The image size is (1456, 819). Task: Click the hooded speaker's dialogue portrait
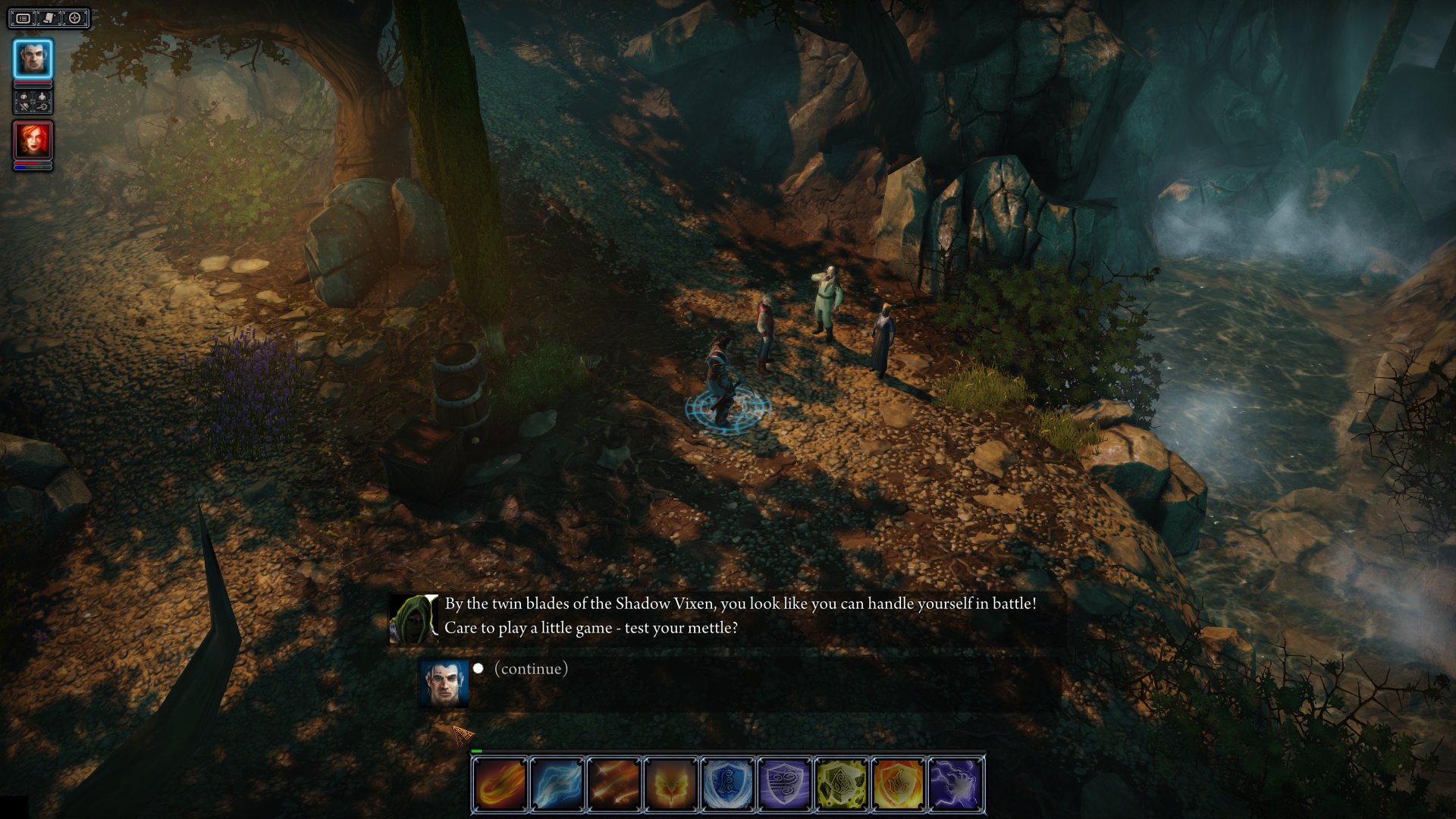[x=413, y=618]
